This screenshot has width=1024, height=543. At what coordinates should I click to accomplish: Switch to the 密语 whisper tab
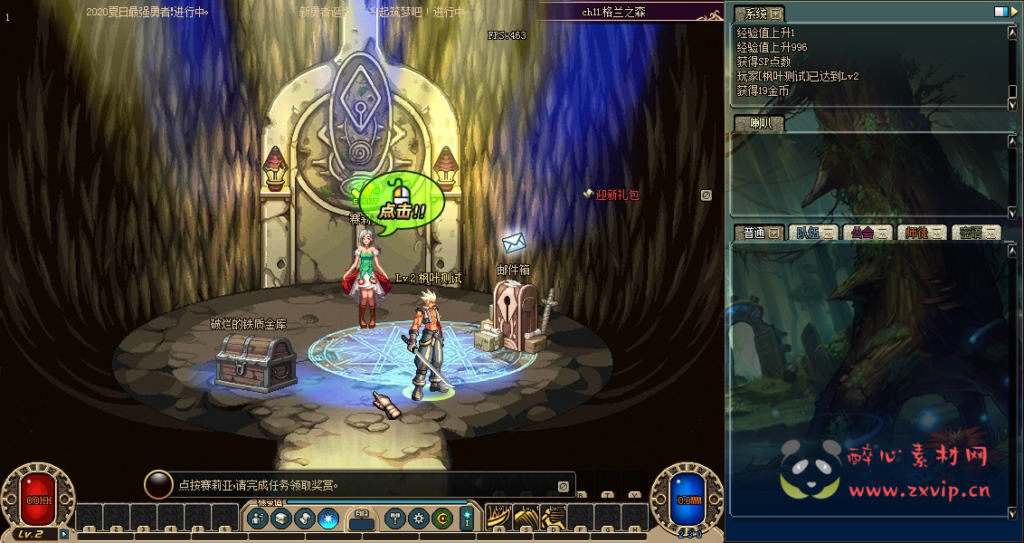tap(975, 233)
